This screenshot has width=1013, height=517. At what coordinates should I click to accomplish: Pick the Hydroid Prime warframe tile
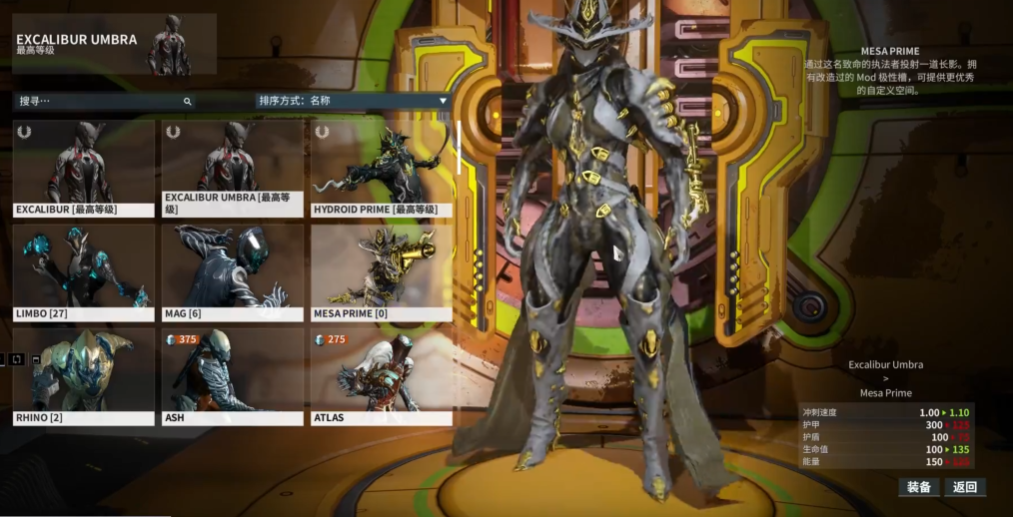[380, 168]
